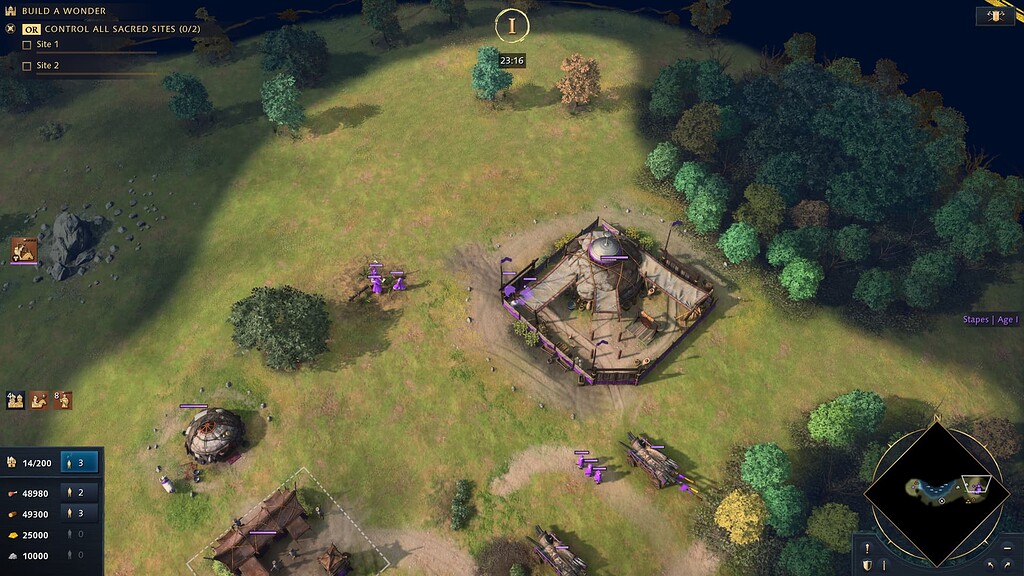Image resolution: width=1024 pixels, height=576 pixels.
Task: Select the Build a Wonder objective
Action: click(63, 11)
